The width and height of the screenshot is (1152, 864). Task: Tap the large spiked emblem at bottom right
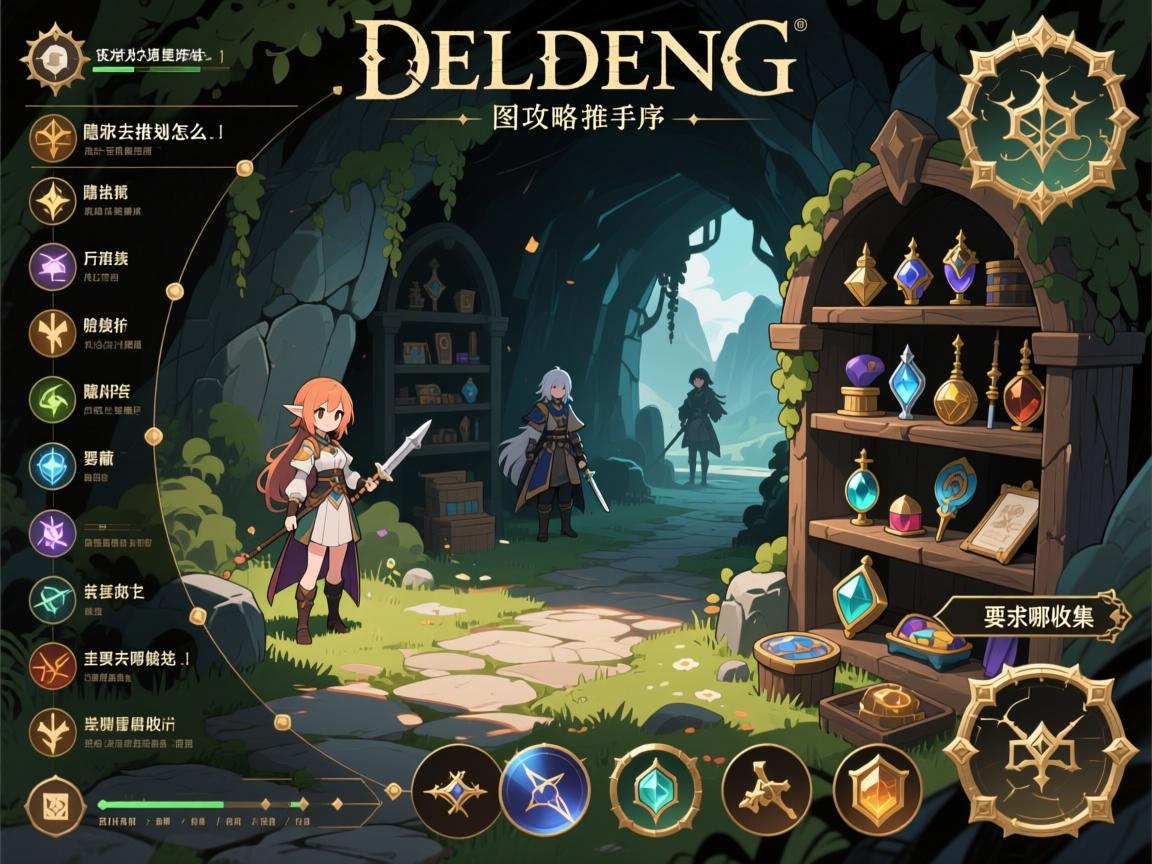click(1042, 752)
